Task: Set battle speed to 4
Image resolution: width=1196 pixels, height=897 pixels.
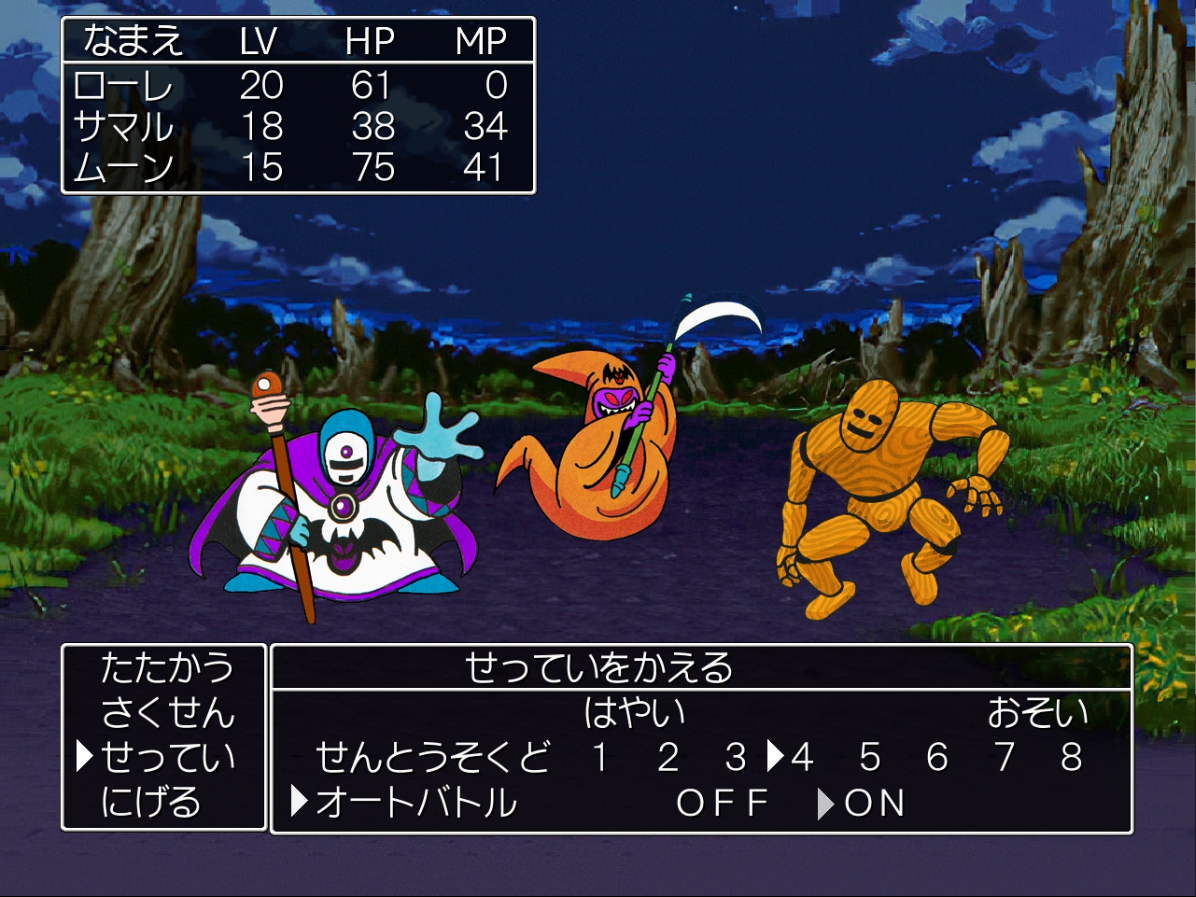Action: pos(802,758)
